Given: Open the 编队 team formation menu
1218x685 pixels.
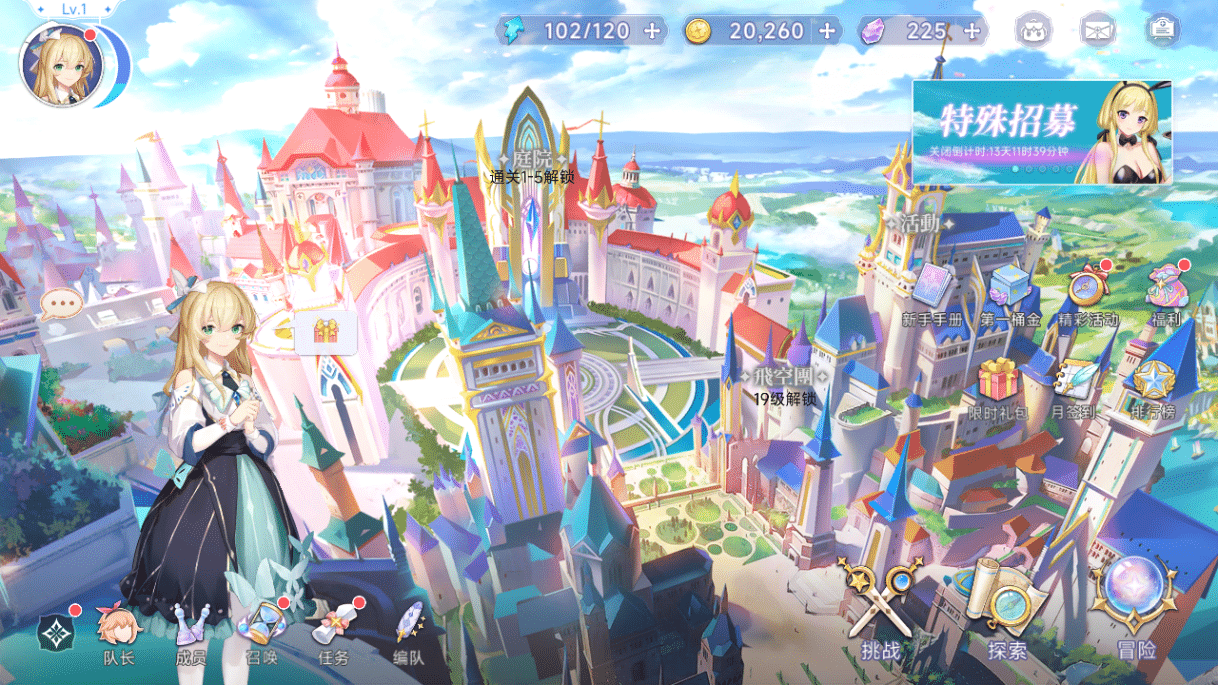Looking at the screenshot, I should click(x=409, y=632).
